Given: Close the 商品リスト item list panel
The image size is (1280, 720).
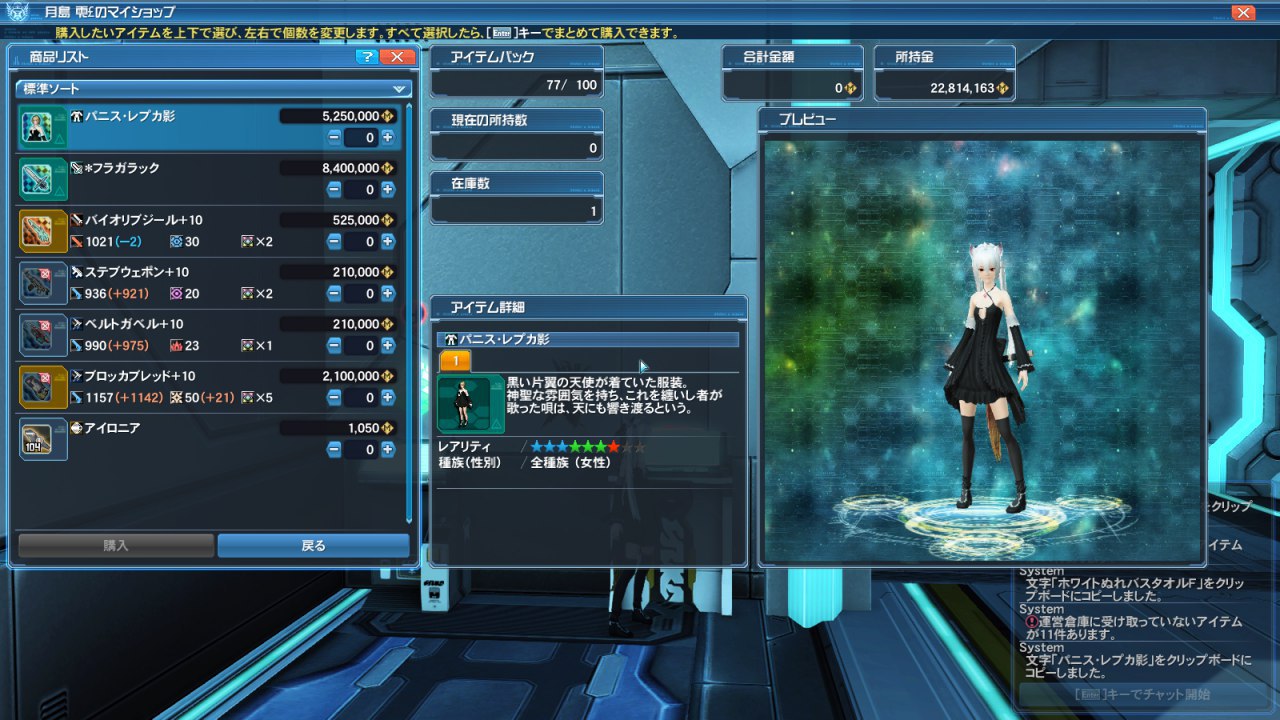Looking at the screenshot, I should point(397,57).
